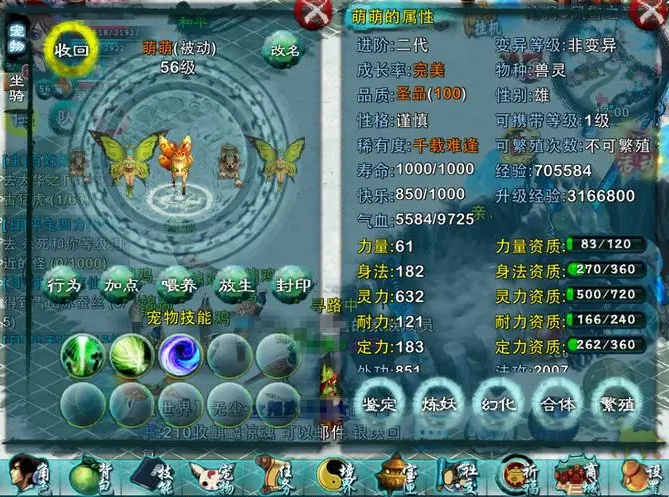This screenshot has height=497, width=669.
Task: Seal the pet using 封印
Action: (293, 286)
